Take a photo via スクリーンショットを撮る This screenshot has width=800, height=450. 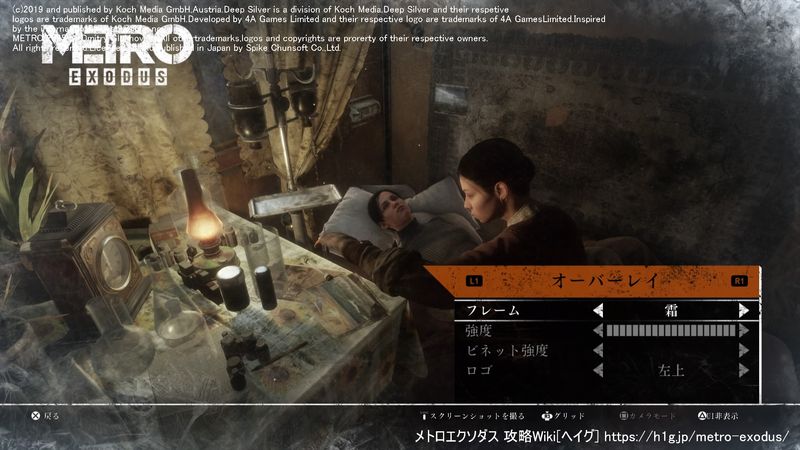(475, 415)
